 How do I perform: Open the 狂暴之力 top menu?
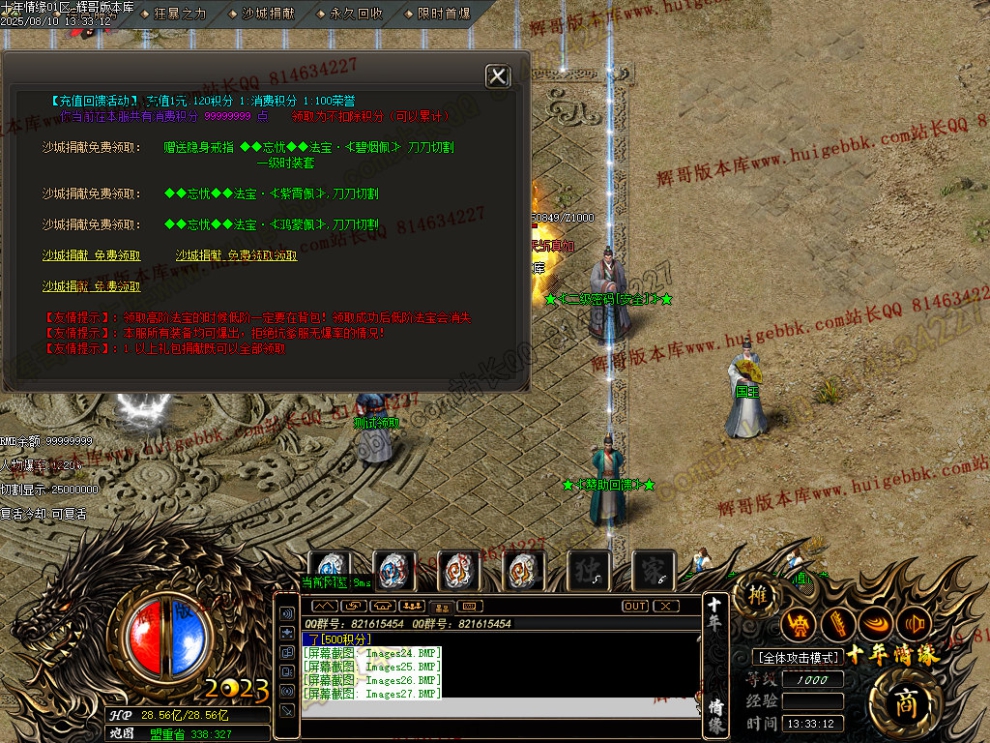pos(180,14)
